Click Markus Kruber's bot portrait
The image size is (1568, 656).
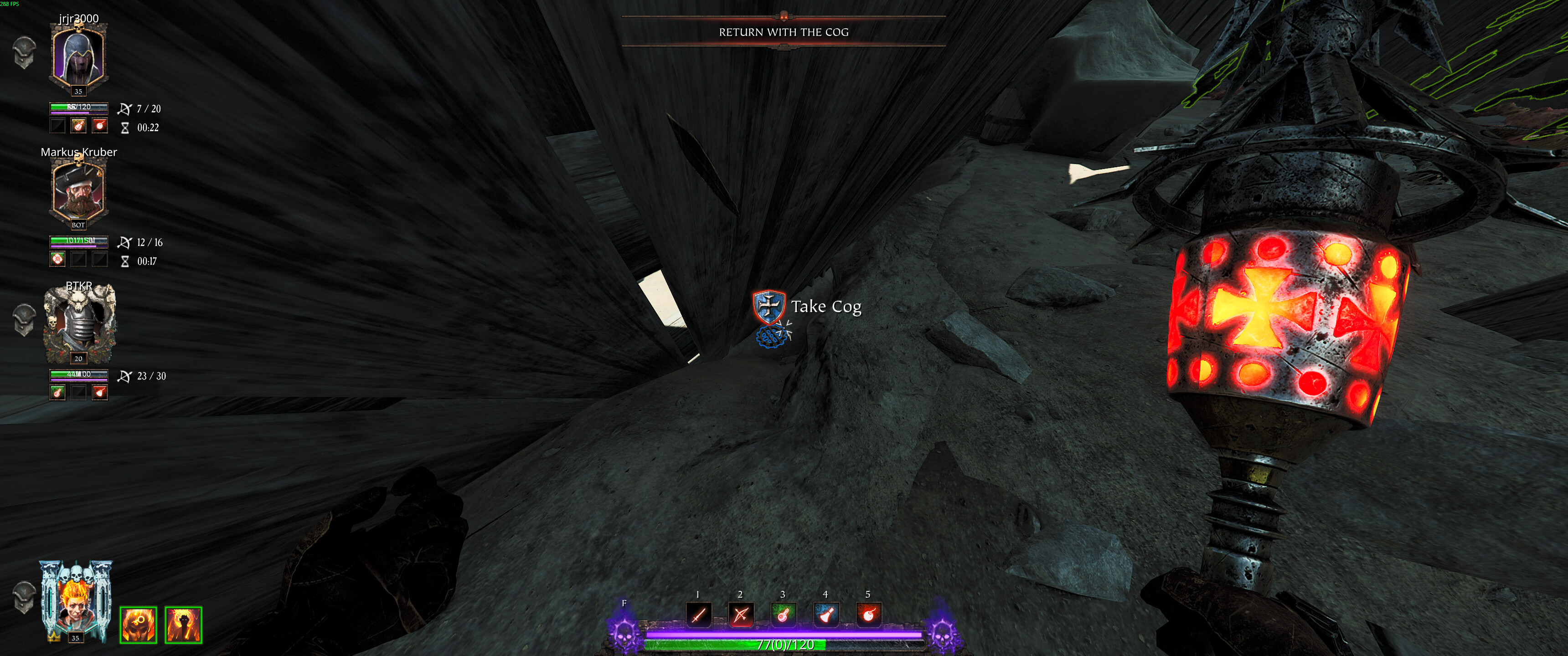click(78, 191)
